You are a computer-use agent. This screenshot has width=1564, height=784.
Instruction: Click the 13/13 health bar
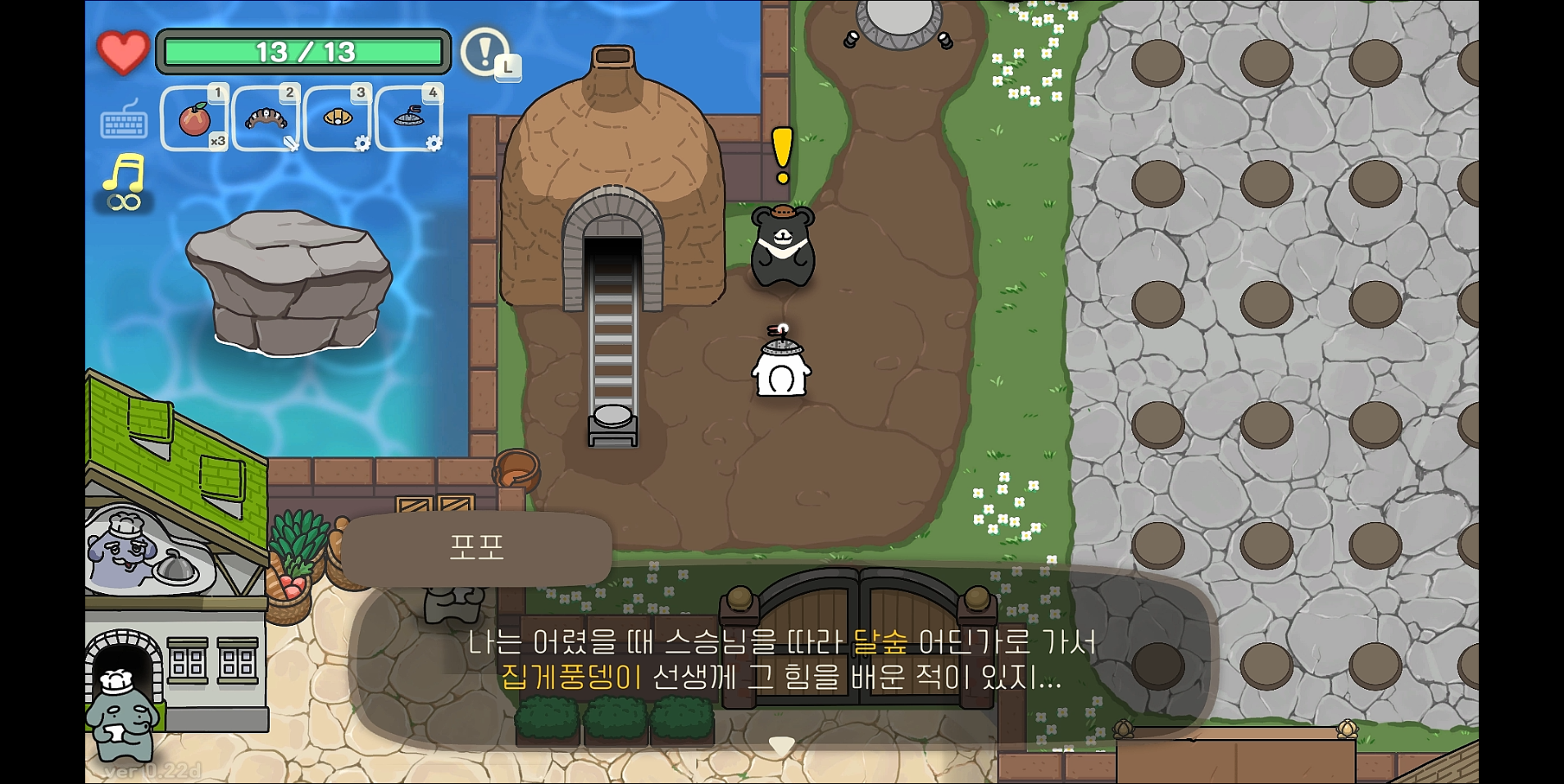303,52
